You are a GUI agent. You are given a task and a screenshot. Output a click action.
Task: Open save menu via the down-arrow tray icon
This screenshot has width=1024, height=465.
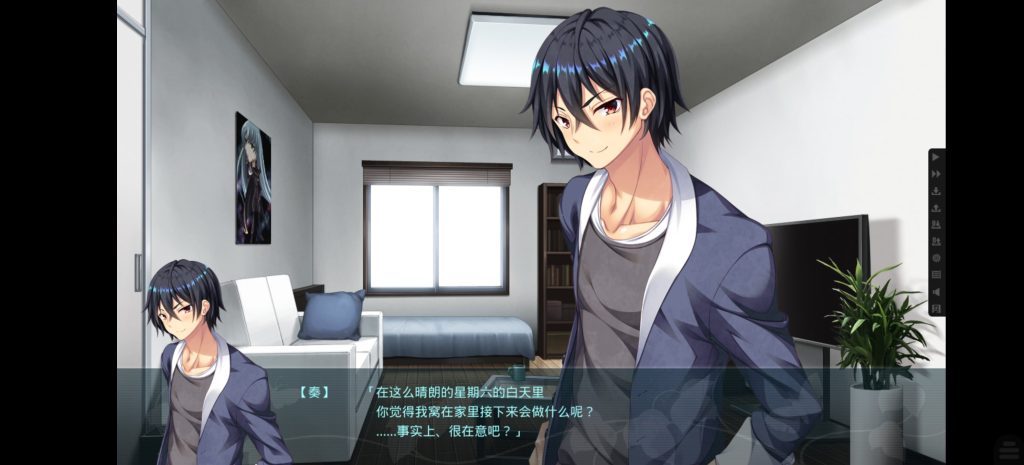[936, 191]
